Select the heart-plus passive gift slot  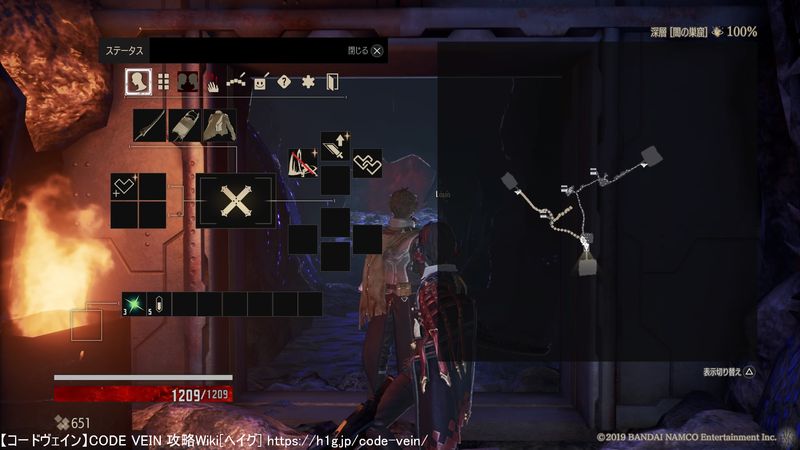point(125,186)
